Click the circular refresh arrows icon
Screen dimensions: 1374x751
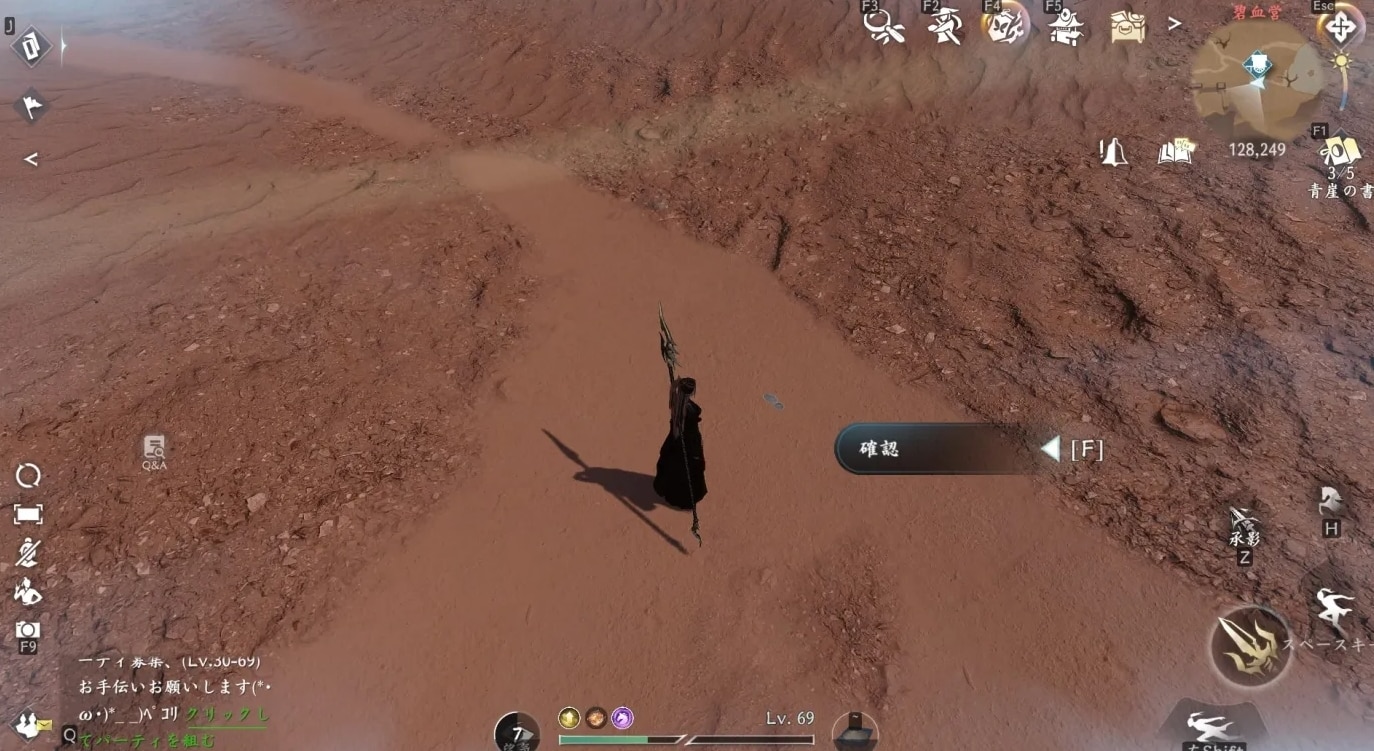[x=28, y=477]
